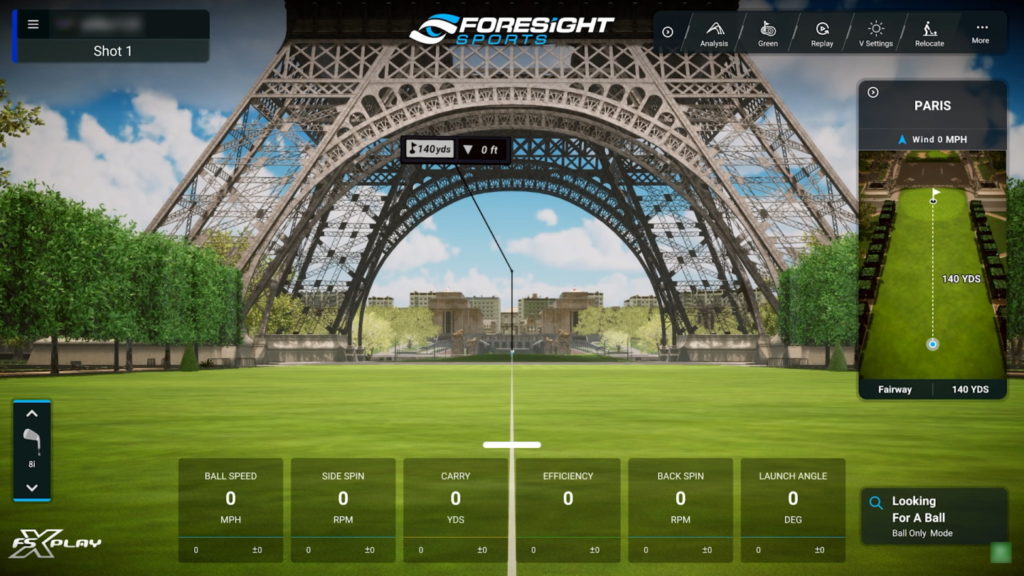The image size is (1024, 576).
Task: Select the Launch Angle data tile
Action: [793, 509]
